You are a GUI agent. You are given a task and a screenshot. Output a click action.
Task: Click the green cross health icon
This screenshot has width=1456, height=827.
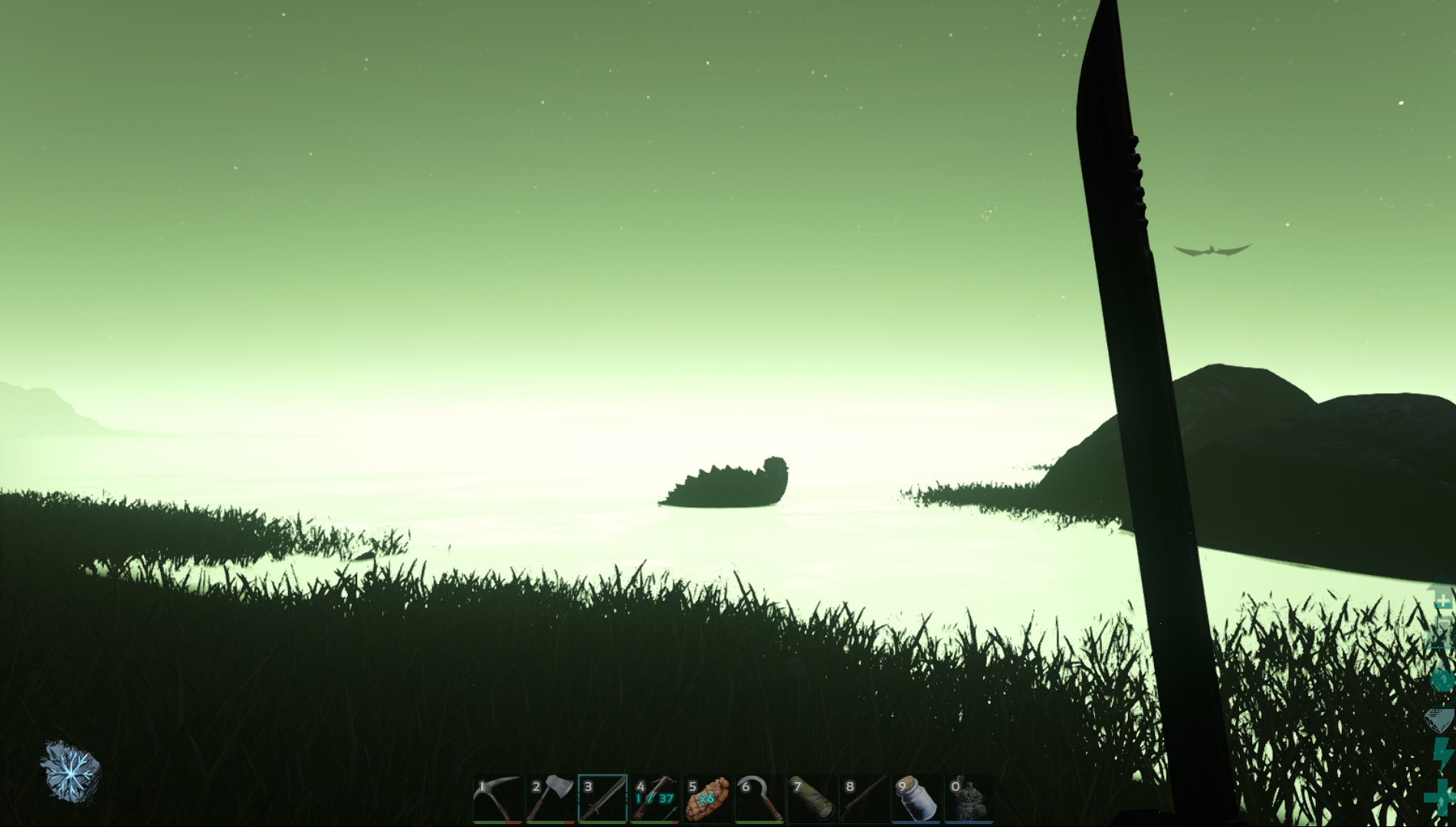click(1441, 797)
